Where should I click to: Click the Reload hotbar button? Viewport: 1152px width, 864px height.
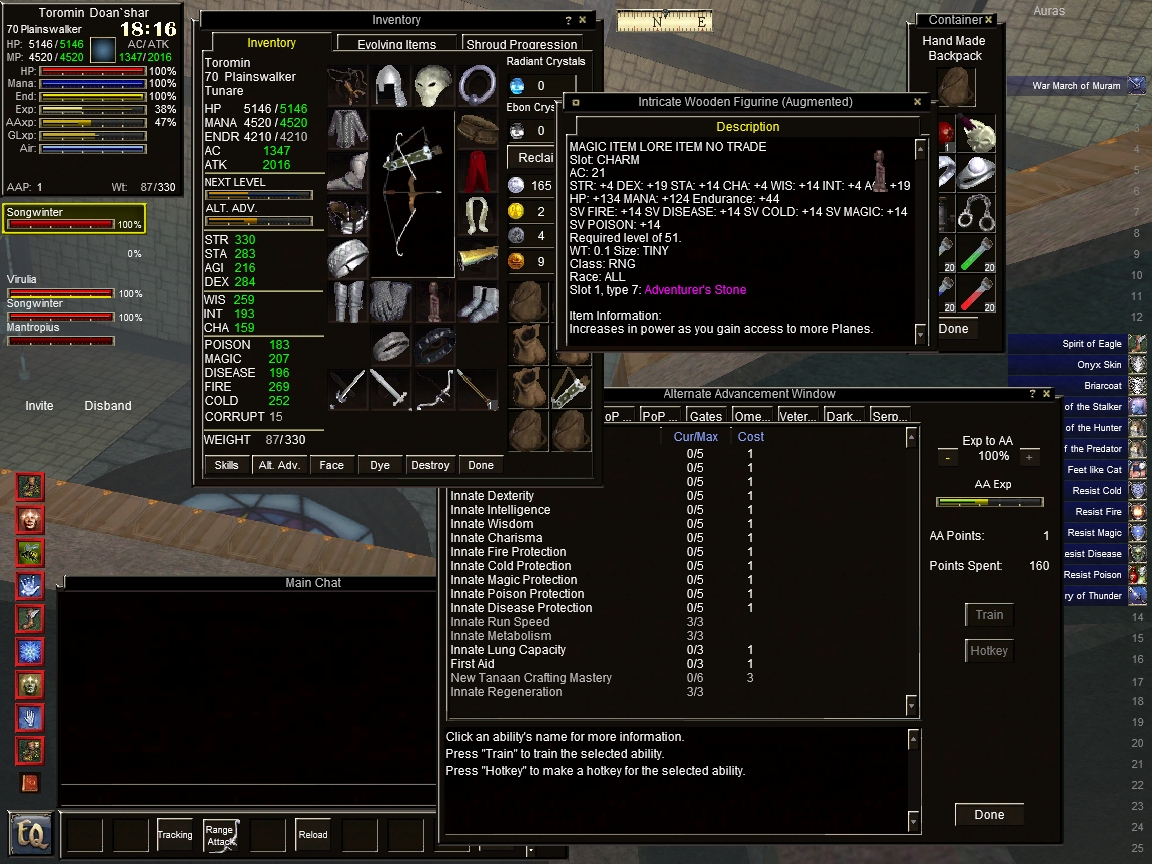click(313, 835)
